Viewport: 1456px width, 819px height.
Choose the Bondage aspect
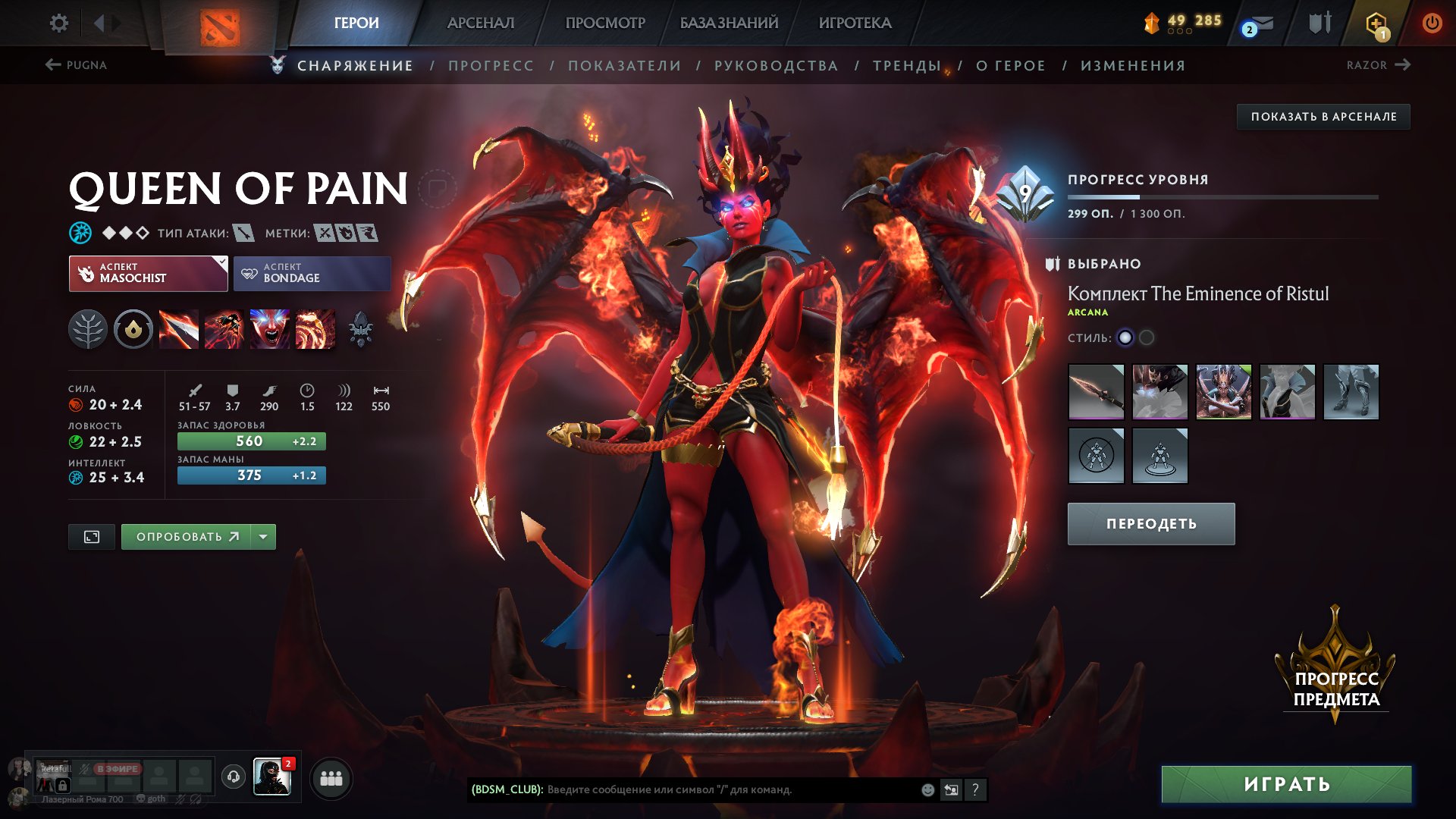[312, 273]
